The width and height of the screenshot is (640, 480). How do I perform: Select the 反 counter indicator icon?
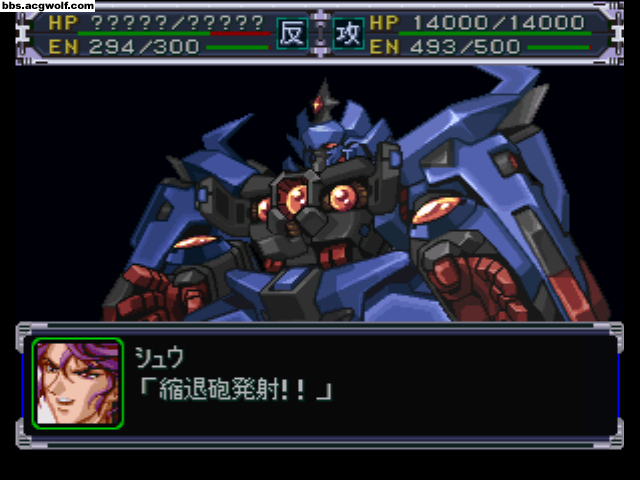291,34
